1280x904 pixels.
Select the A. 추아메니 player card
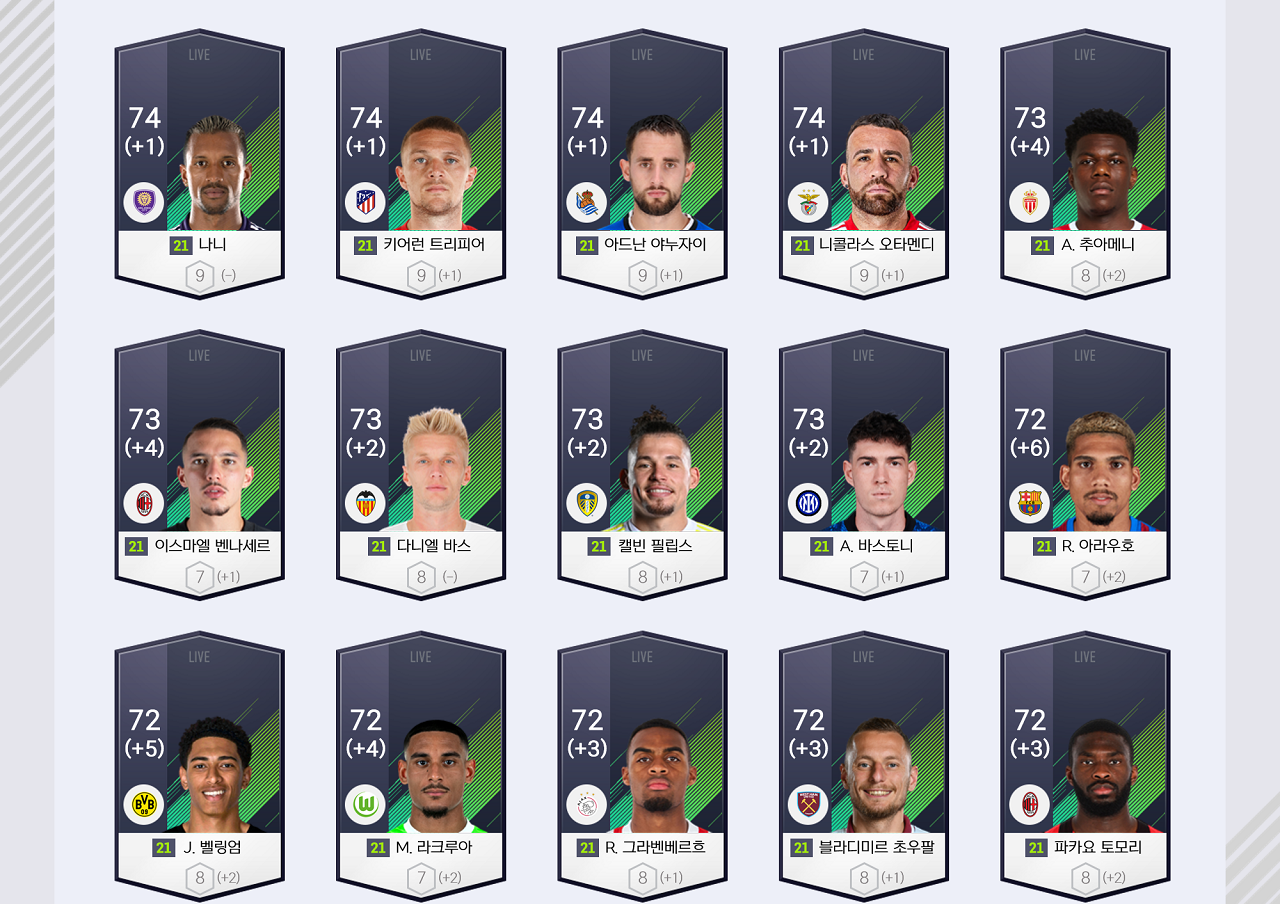pos(1085,165)
